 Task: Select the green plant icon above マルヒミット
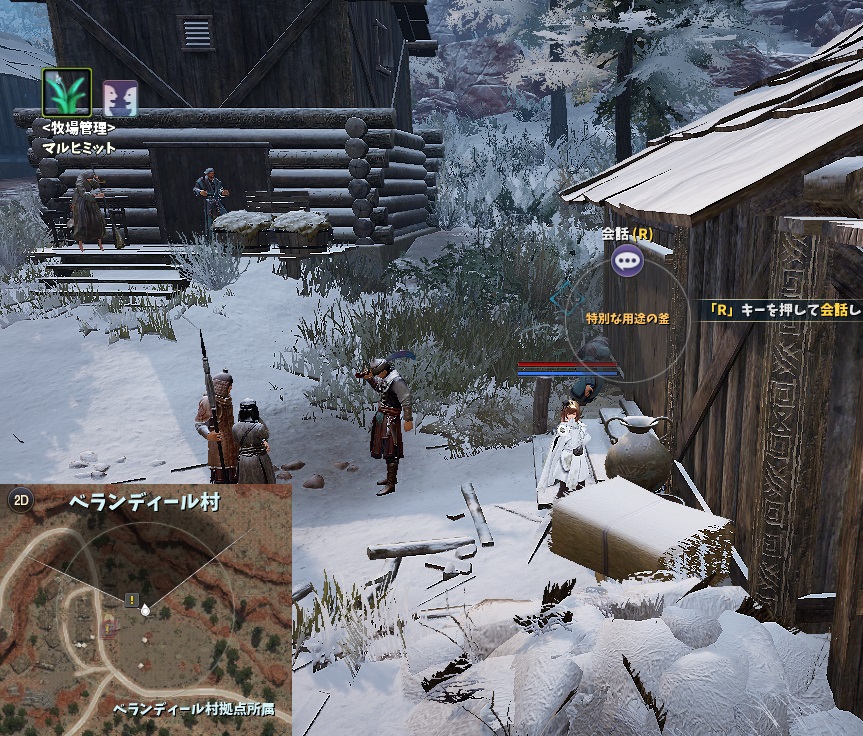tap(67, 93)
